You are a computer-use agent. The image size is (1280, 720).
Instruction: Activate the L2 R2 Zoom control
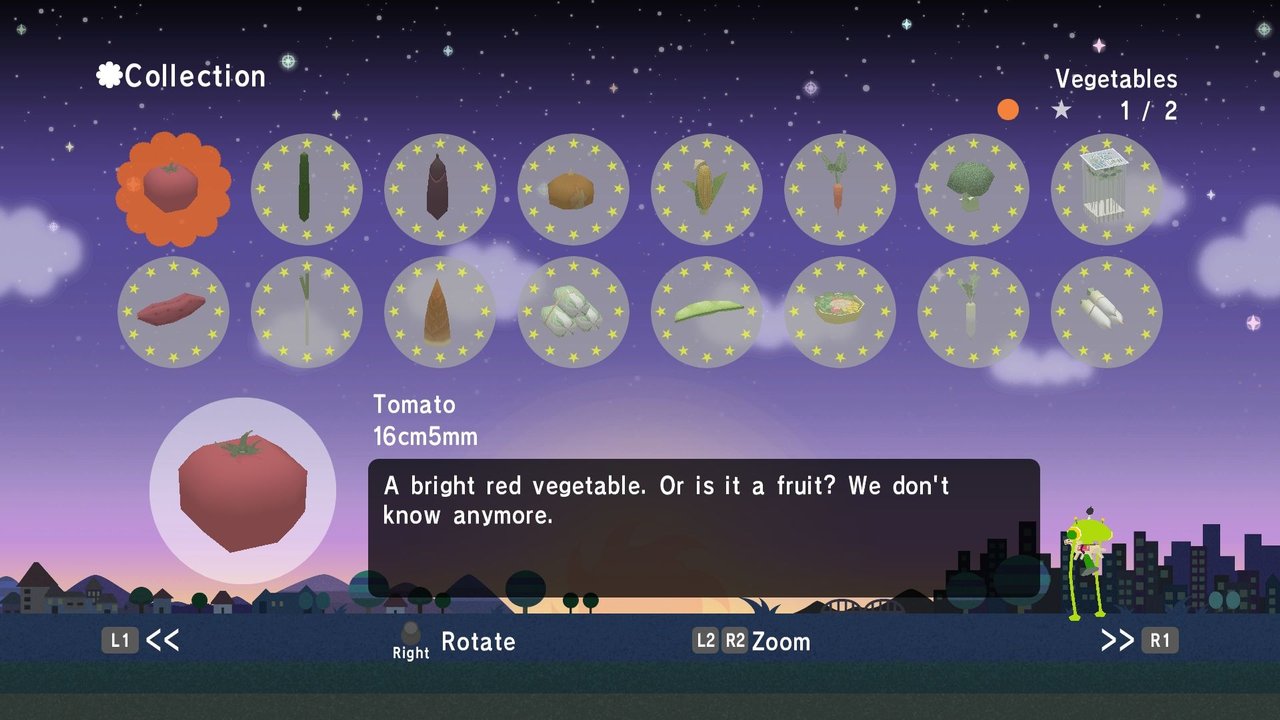756,642
